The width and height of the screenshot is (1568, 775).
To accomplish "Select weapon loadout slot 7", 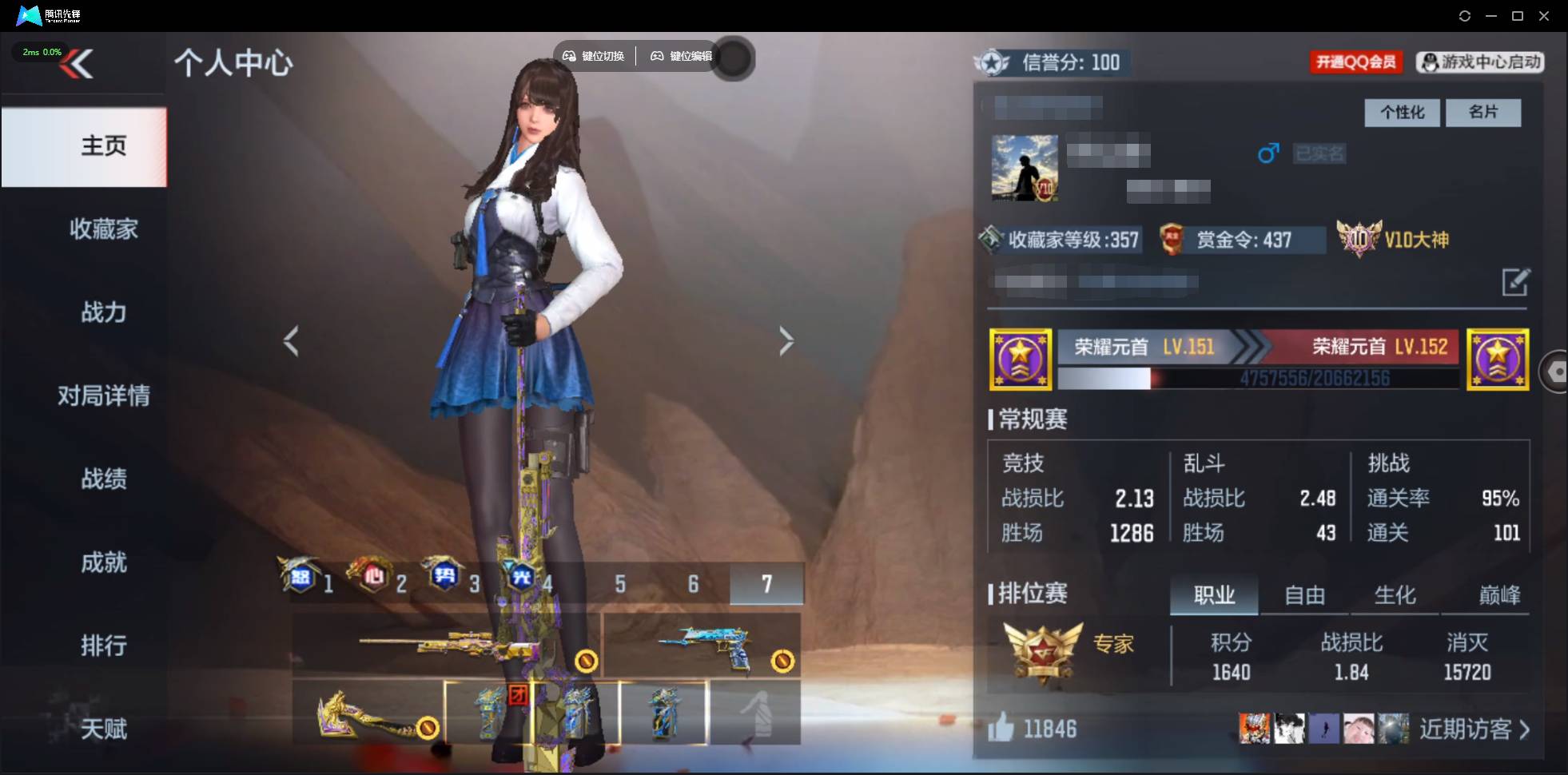I will (x=767, y=584).
